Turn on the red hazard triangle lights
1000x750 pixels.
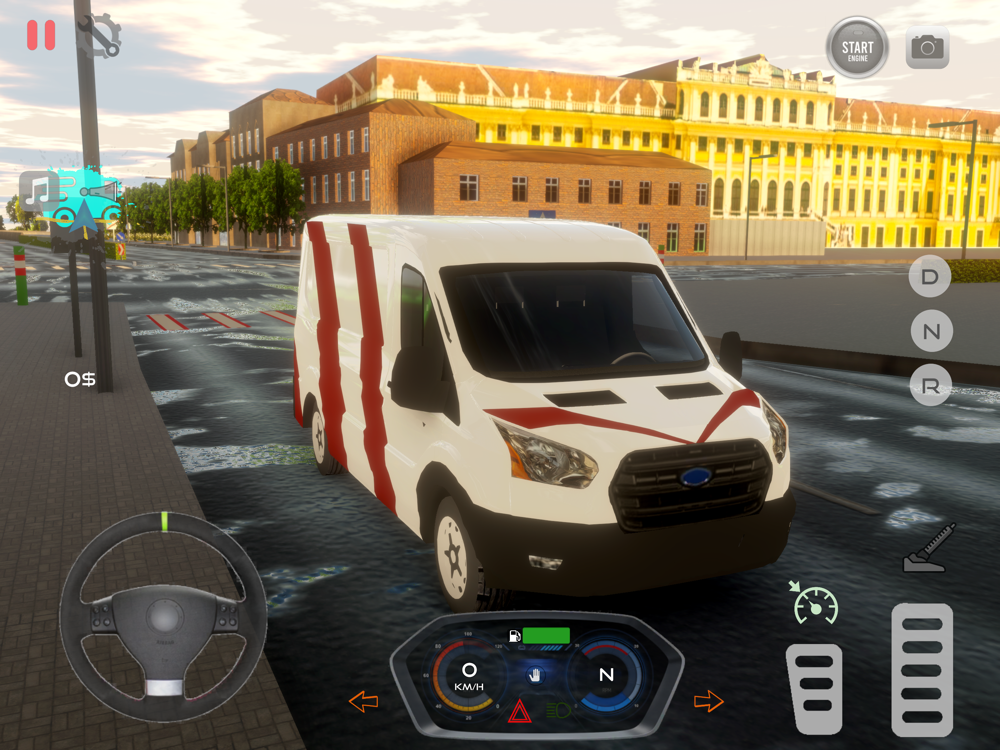519,712
